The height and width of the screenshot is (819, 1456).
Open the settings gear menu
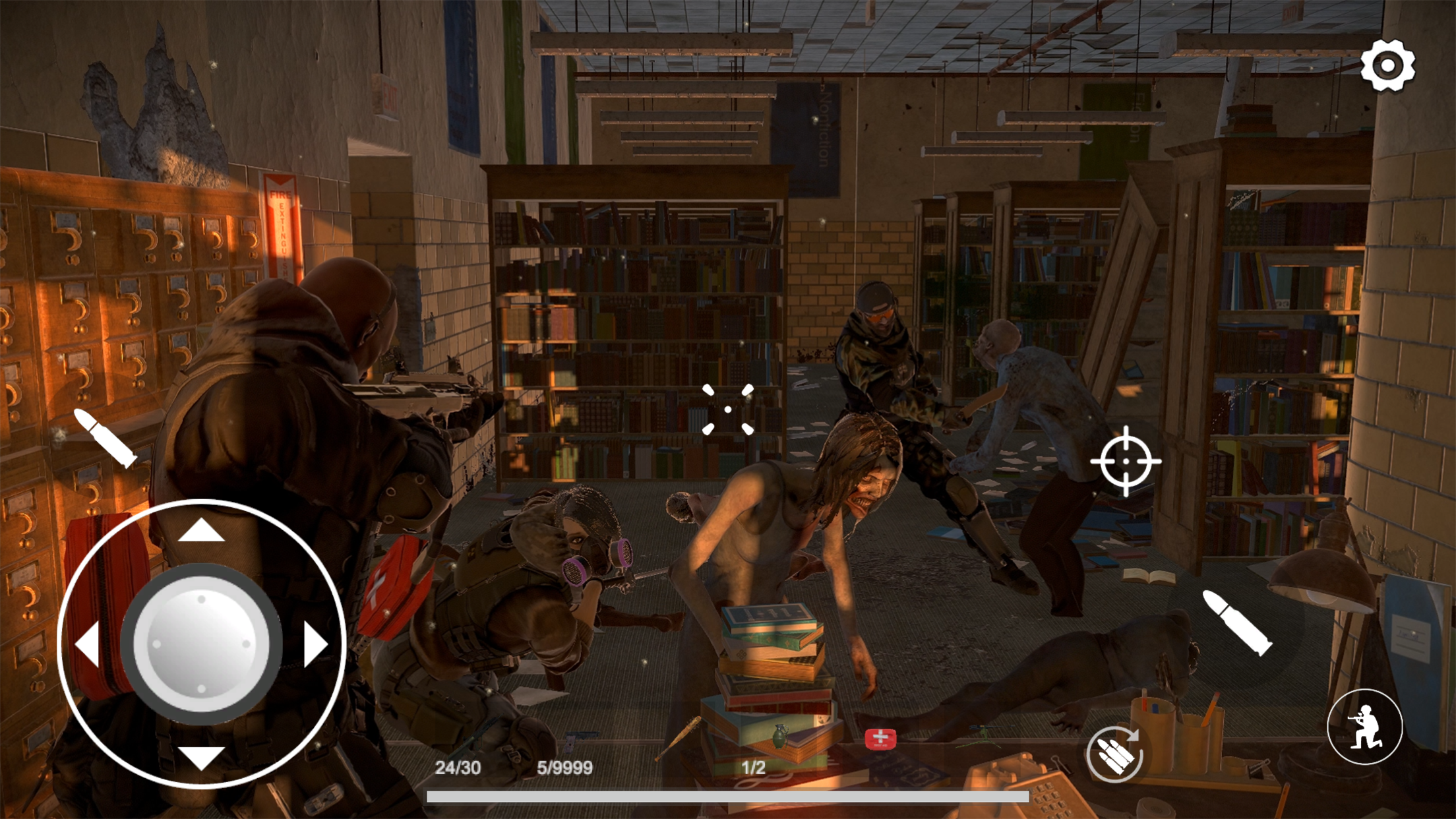(x=1388, y=66)
